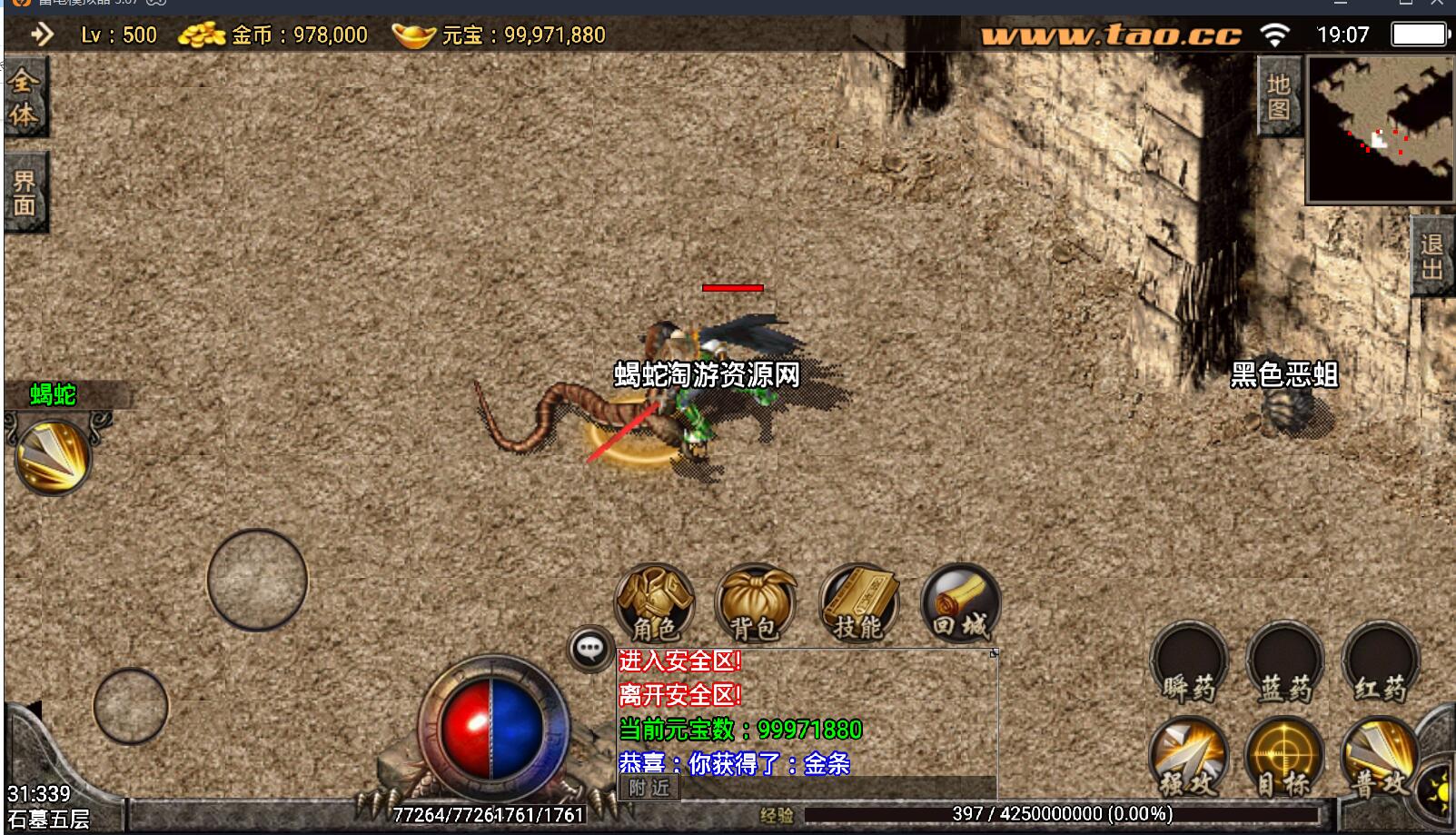
Task: Open the 角色 character panel
Action: point(654,602)
